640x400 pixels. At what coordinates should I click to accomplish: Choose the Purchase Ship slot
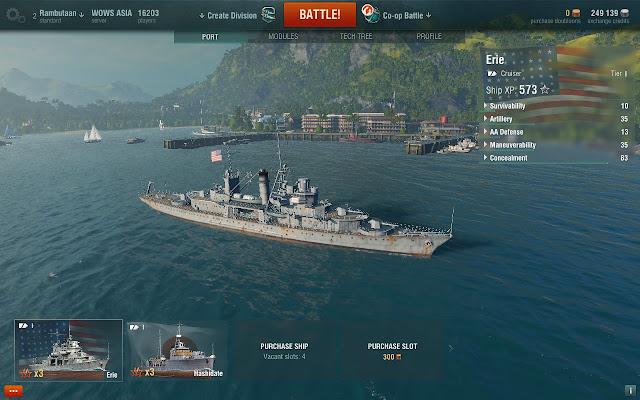tap(284, 350)
